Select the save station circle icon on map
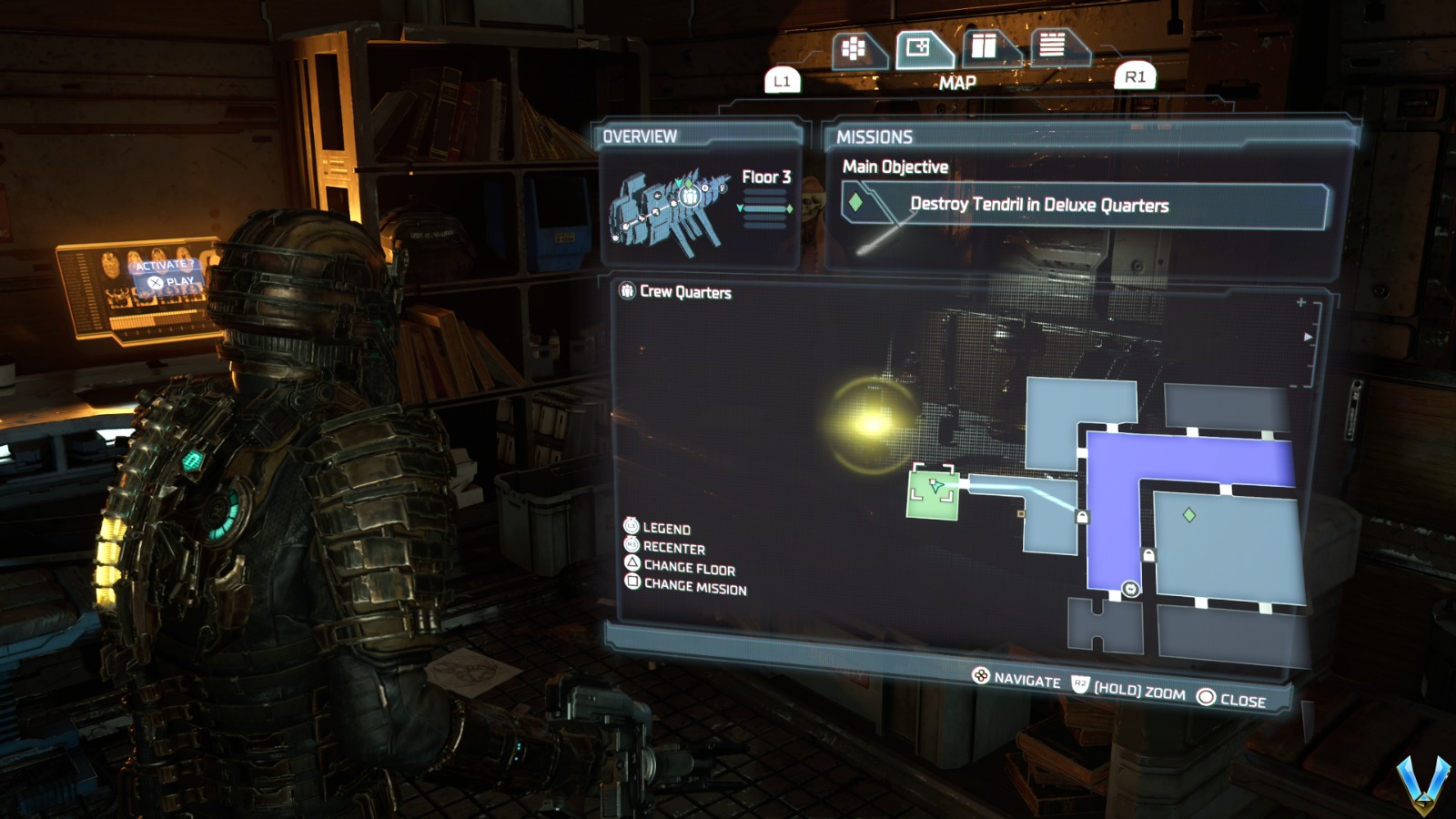Image resolution: width=1456 pixels, height=819 pixels. (1130, 588)
